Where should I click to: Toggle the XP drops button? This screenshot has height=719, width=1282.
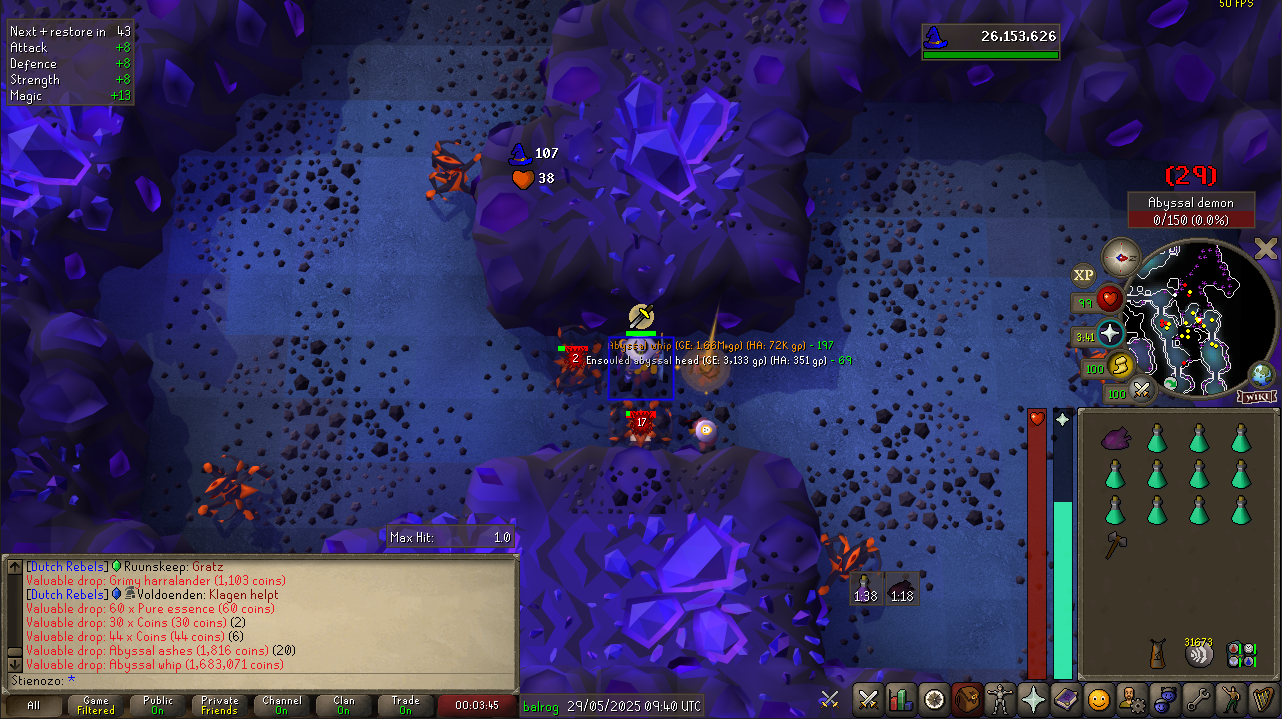(x=1083, y=275)
